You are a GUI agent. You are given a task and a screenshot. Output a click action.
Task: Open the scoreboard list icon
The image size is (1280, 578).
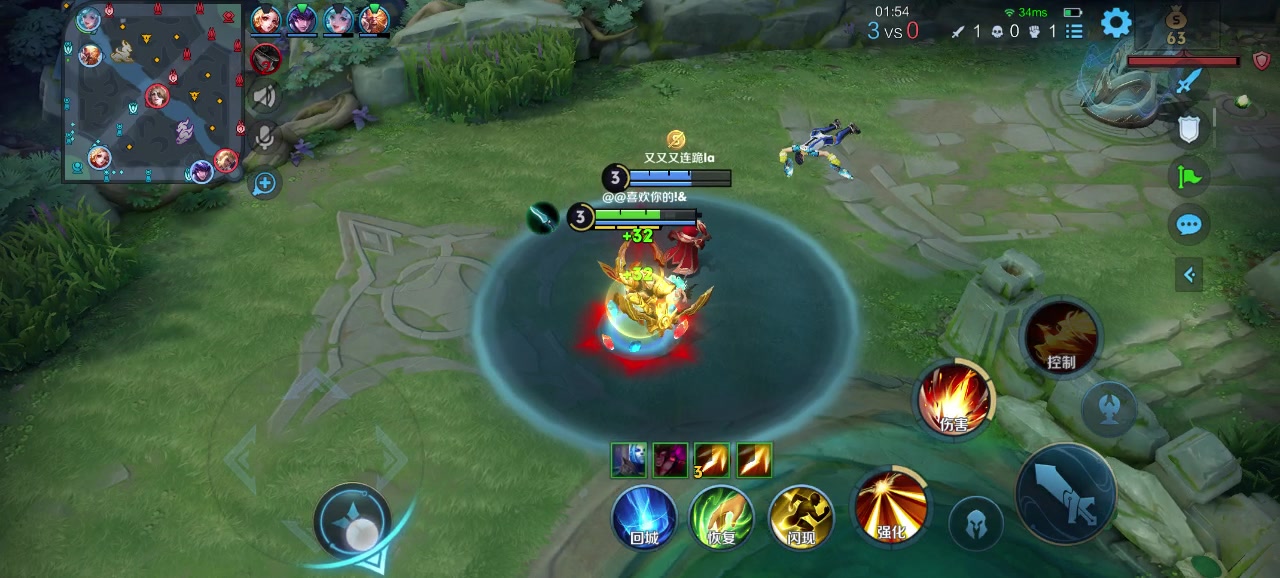click(1074, 32)
